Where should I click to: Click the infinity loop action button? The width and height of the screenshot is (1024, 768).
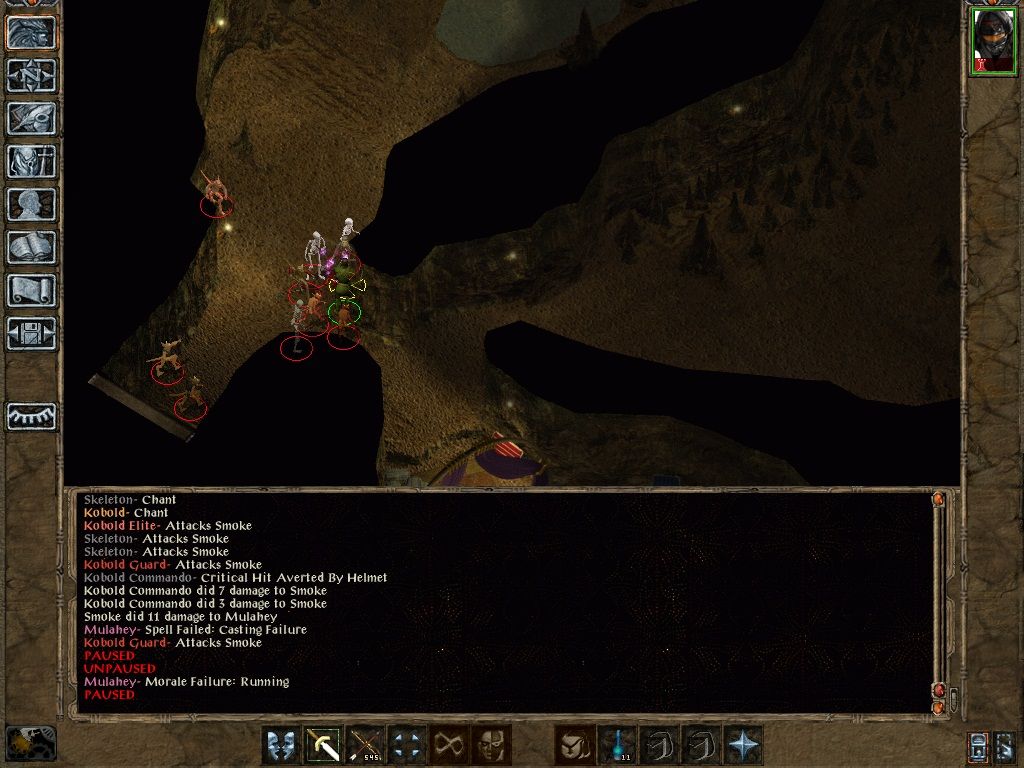449,745
